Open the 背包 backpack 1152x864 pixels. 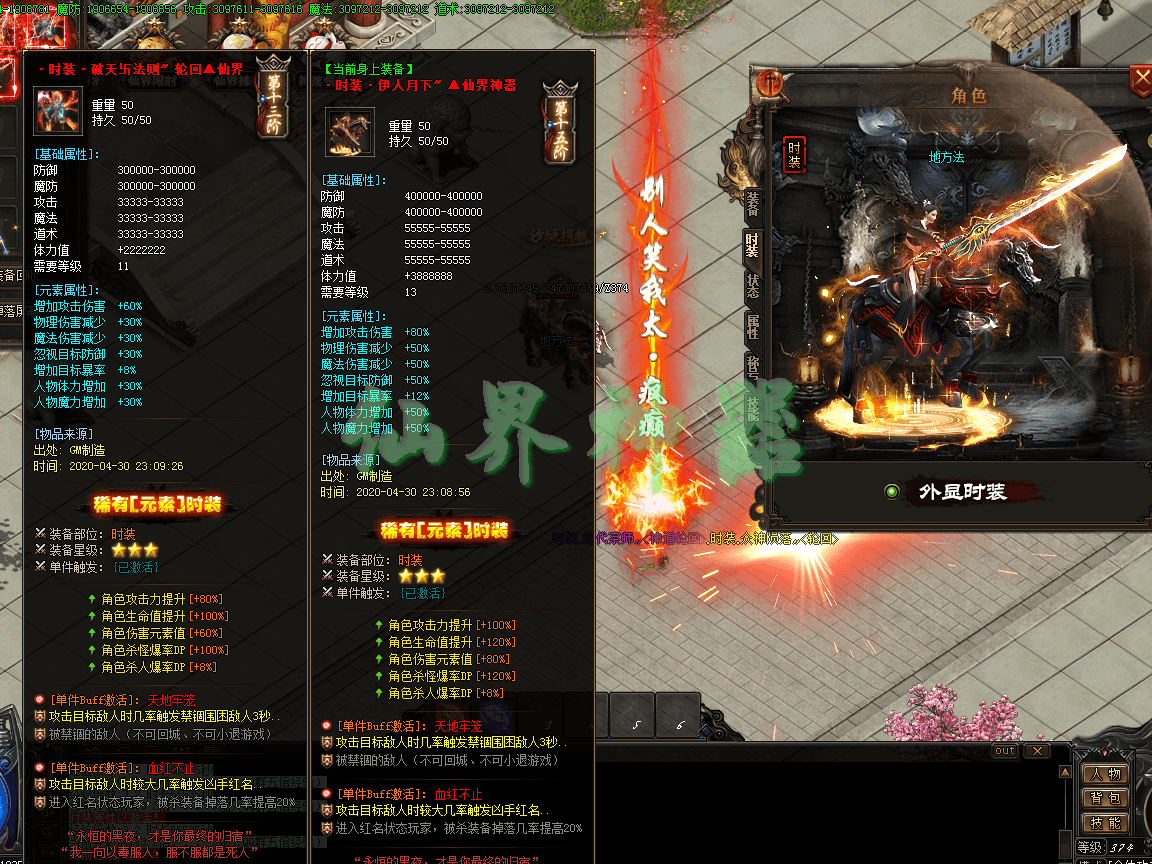pos(1105,798)
